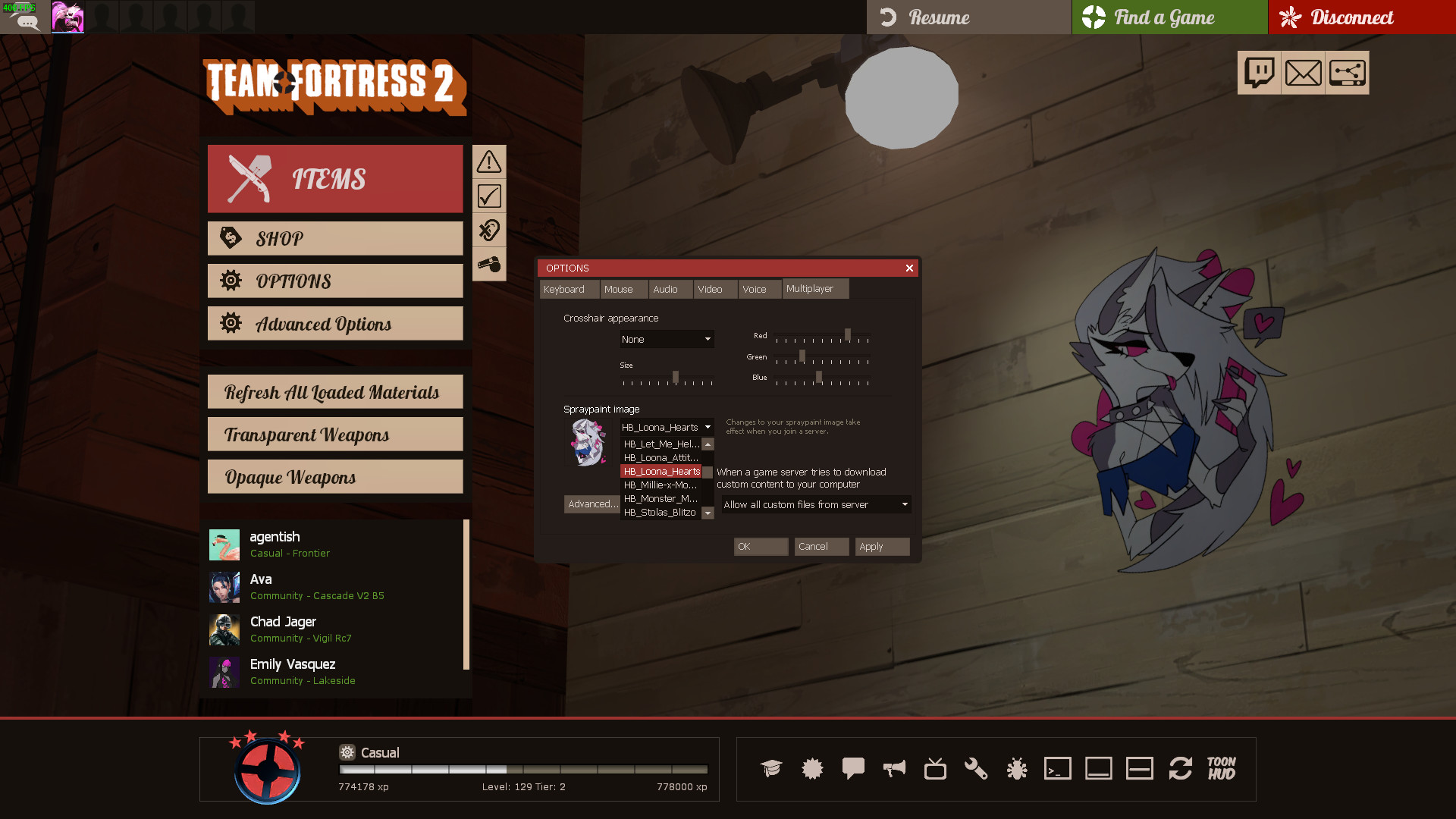Select the checkmark vote icon in sidebar
This screenshot has width=1456, height=819.
pyautogui.click(x=489, y=195)
